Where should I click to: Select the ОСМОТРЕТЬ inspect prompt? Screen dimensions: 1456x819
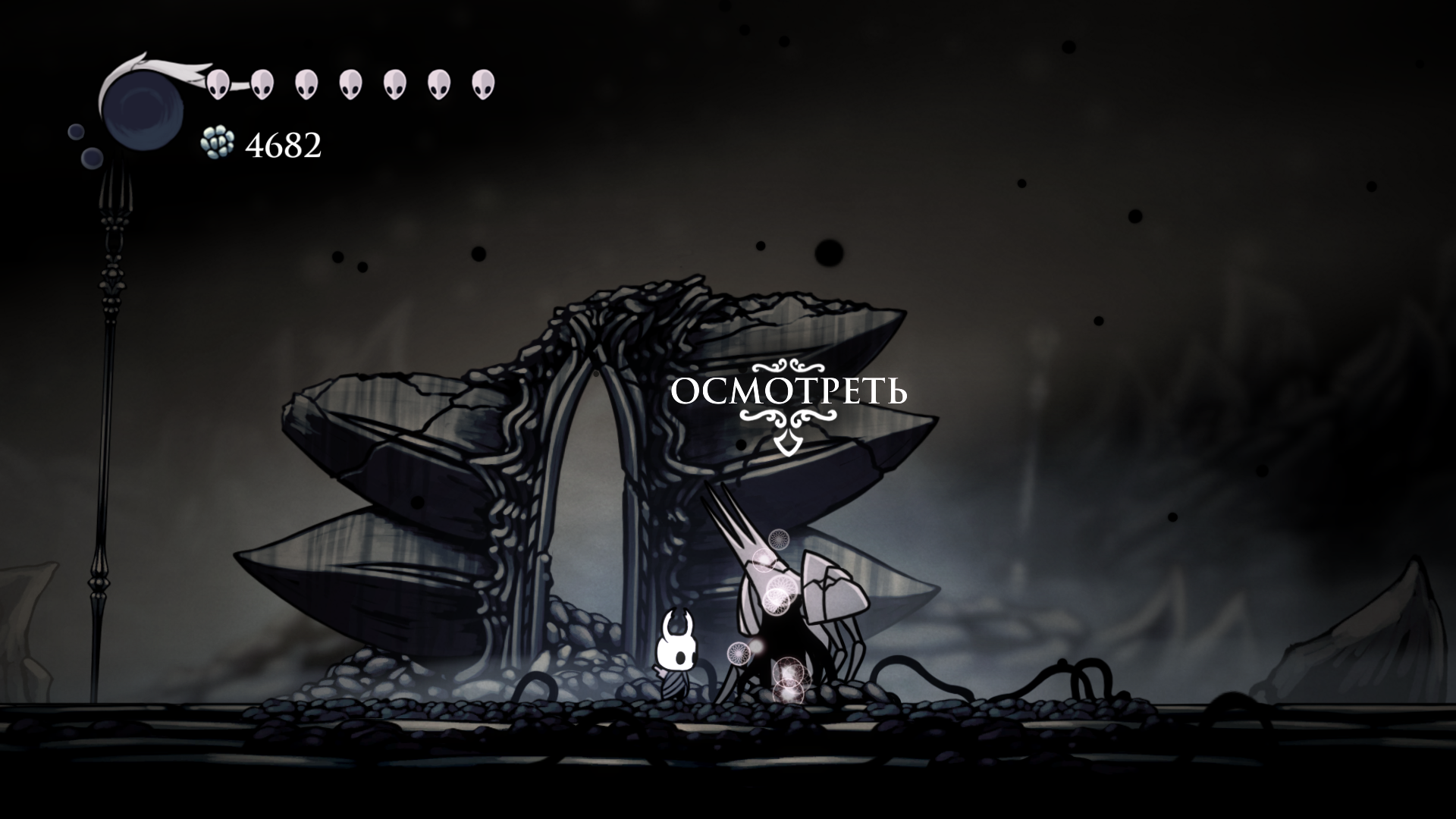[789, 393]
